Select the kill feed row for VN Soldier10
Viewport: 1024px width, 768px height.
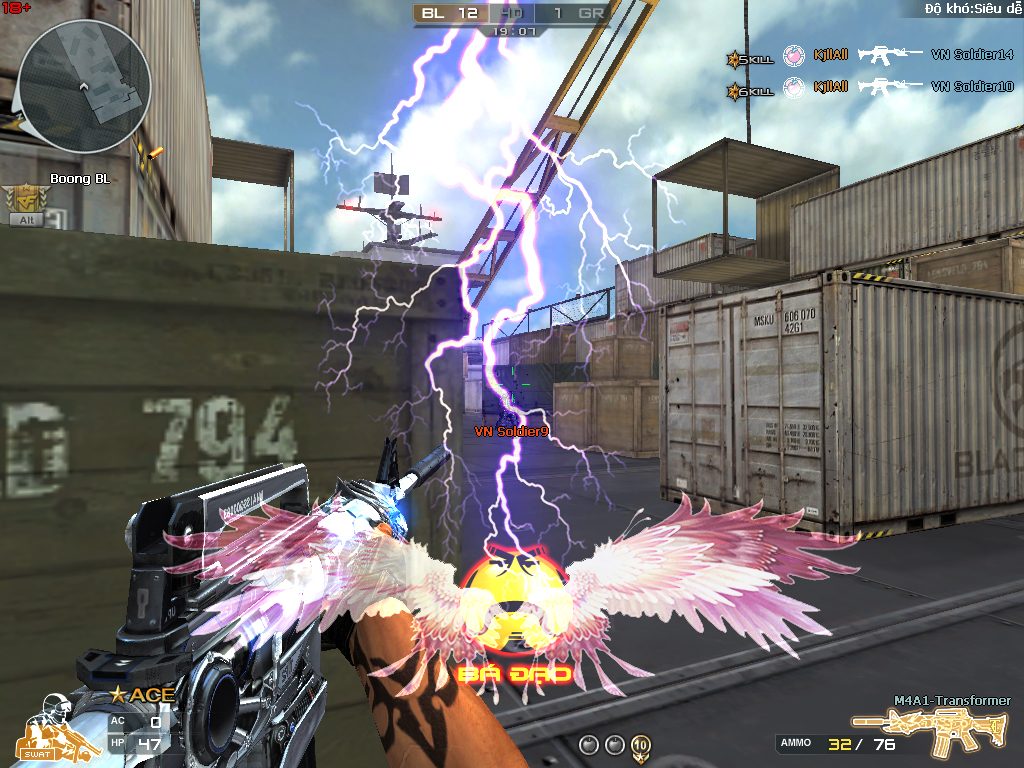pos(870,88)
